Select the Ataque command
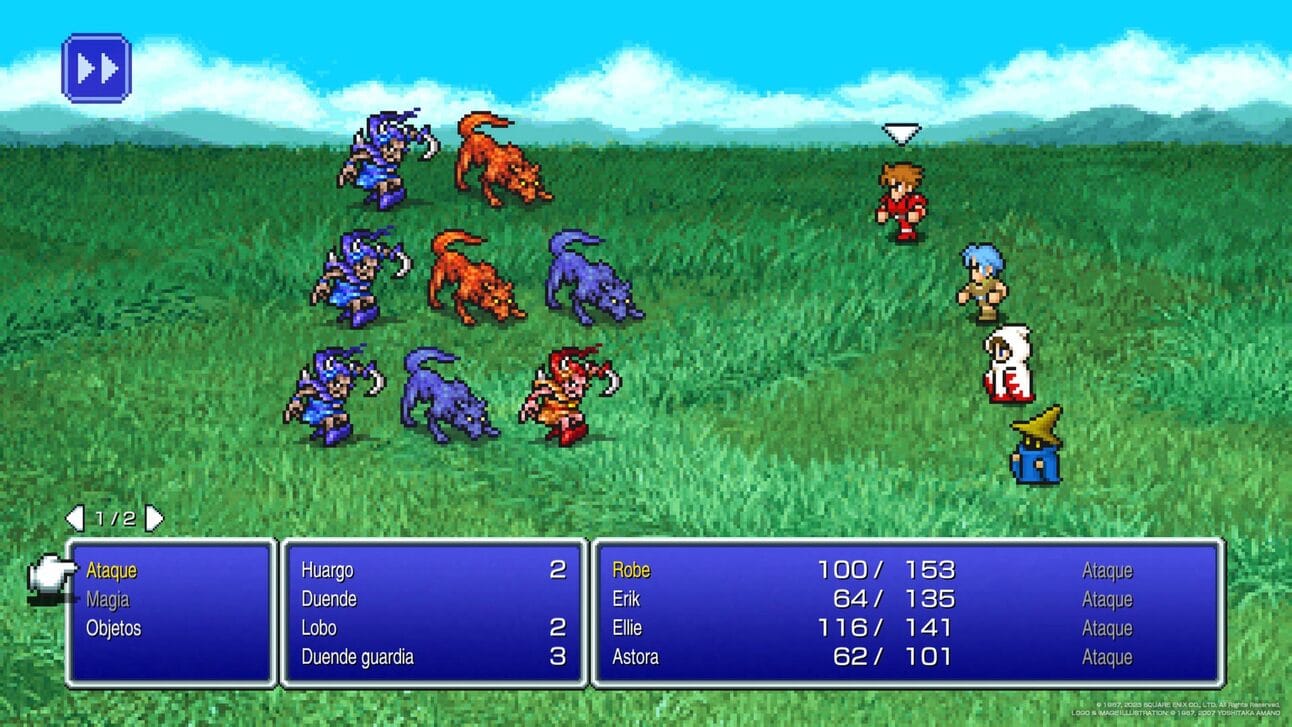 [111, 570]
